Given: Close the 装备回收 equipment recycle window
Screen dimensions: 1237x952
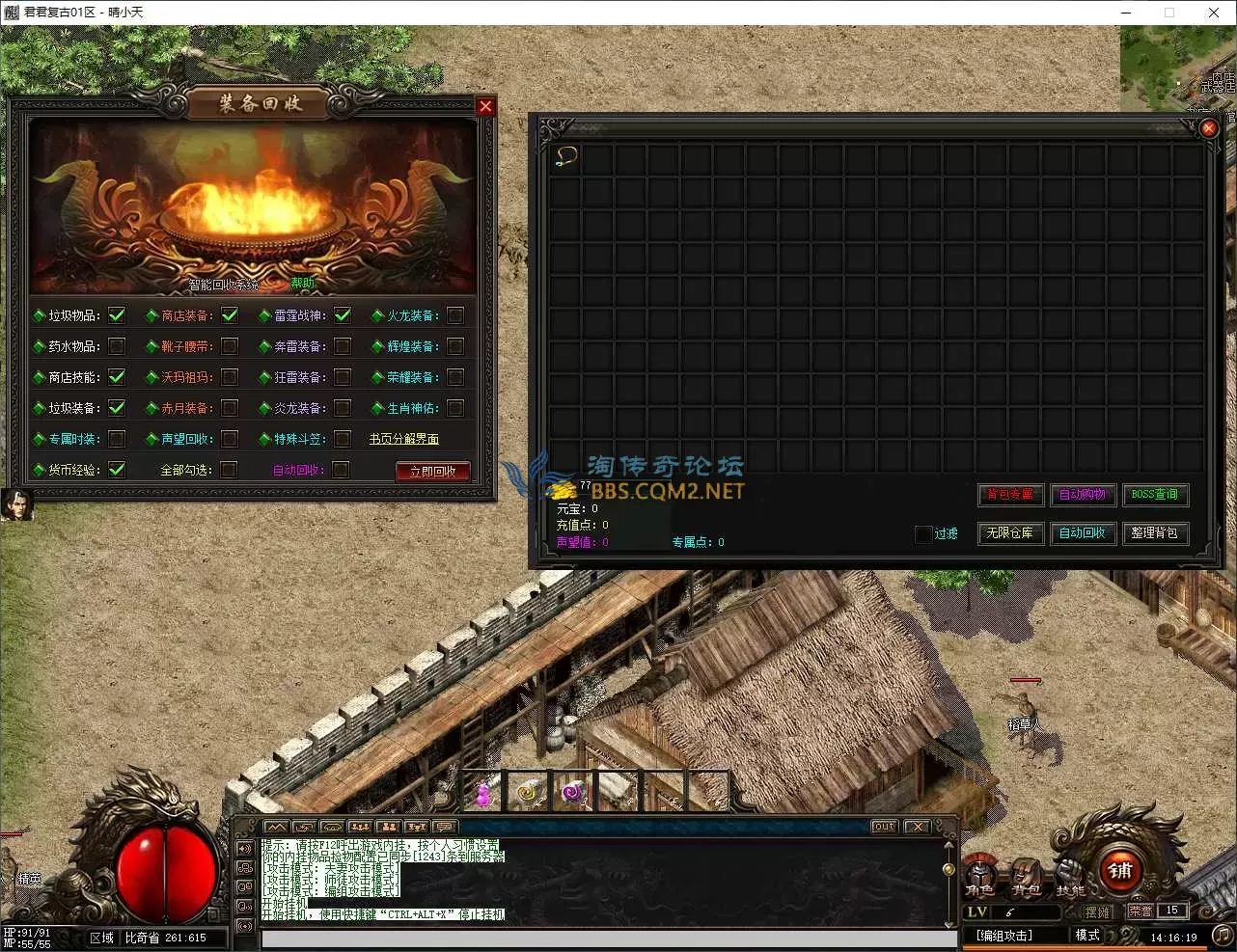Looking at the screenshot, I should [x=485, y=106].
